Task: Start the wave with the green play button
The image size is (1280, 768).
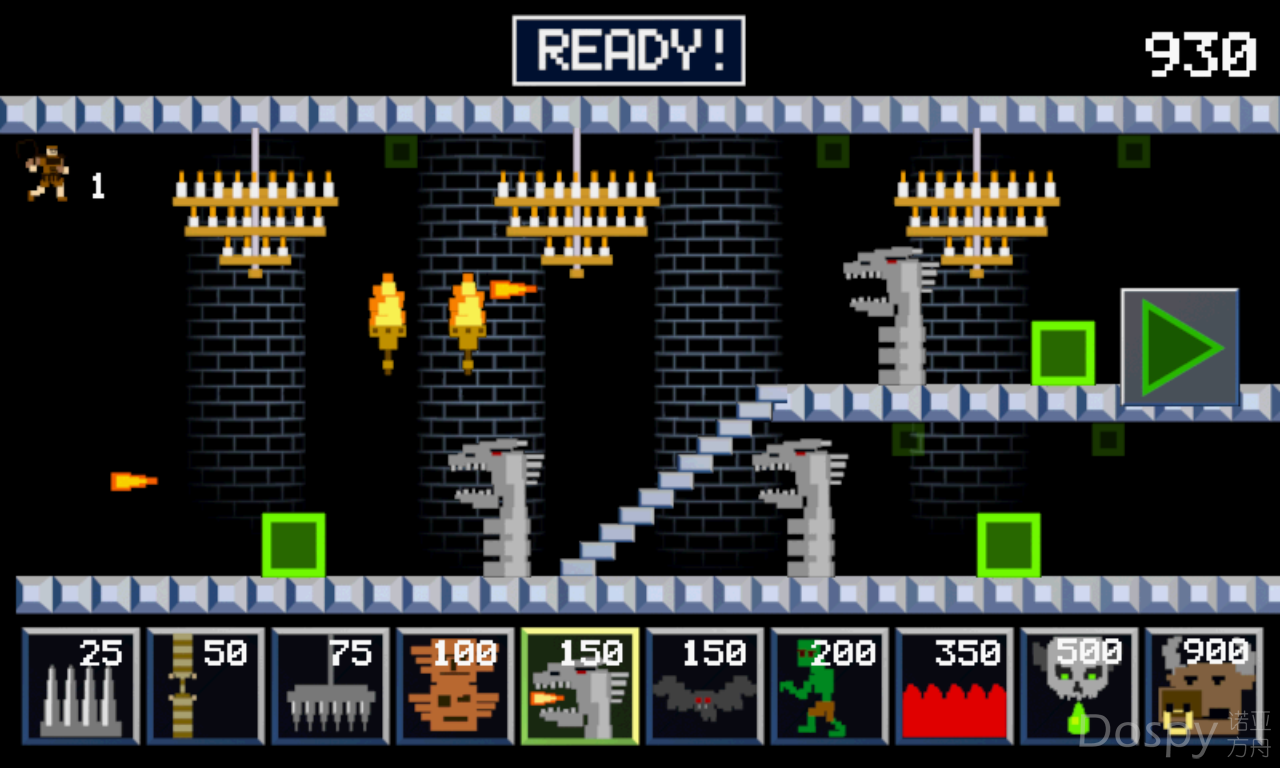Action: click(1180, 347)
